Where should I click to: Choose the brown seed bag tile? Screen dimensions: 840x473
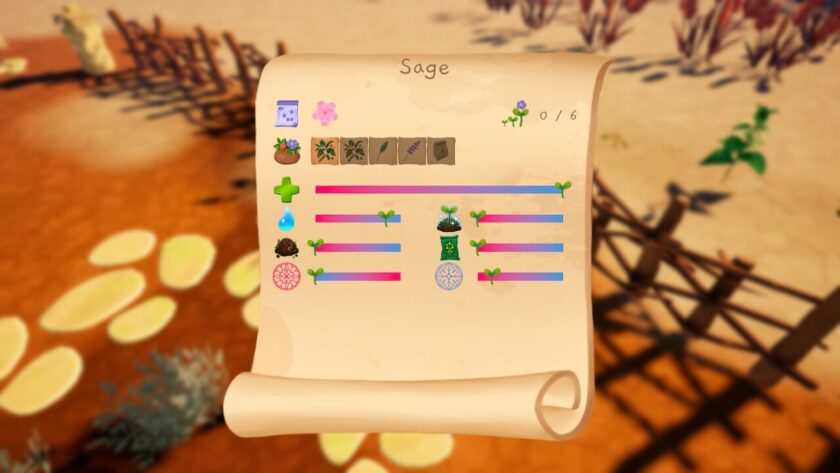(441, 151)
